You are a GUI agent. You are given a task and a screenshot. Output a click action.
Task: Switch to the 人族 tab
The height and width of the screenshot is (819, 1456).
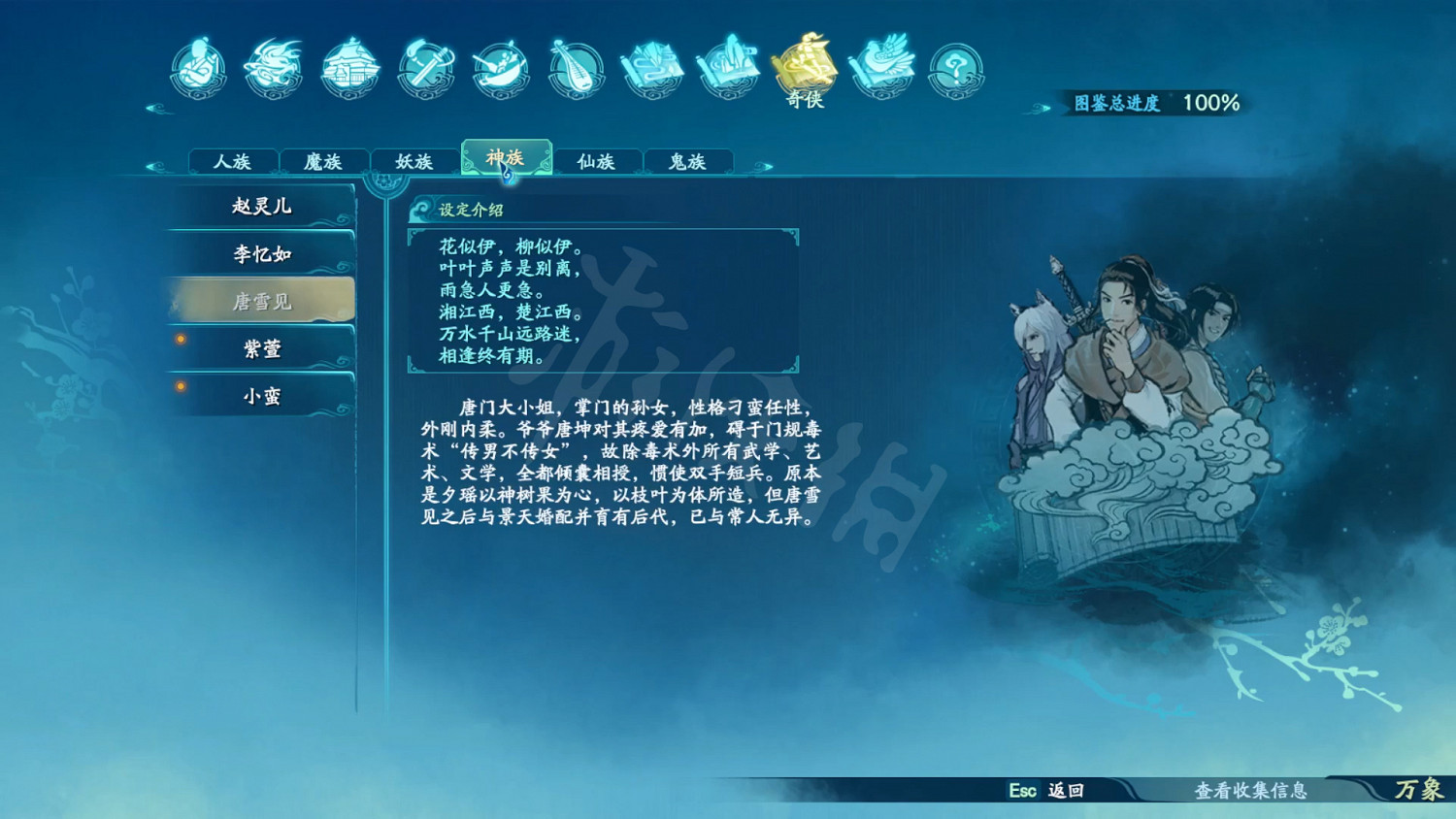[x=233, y=162]
